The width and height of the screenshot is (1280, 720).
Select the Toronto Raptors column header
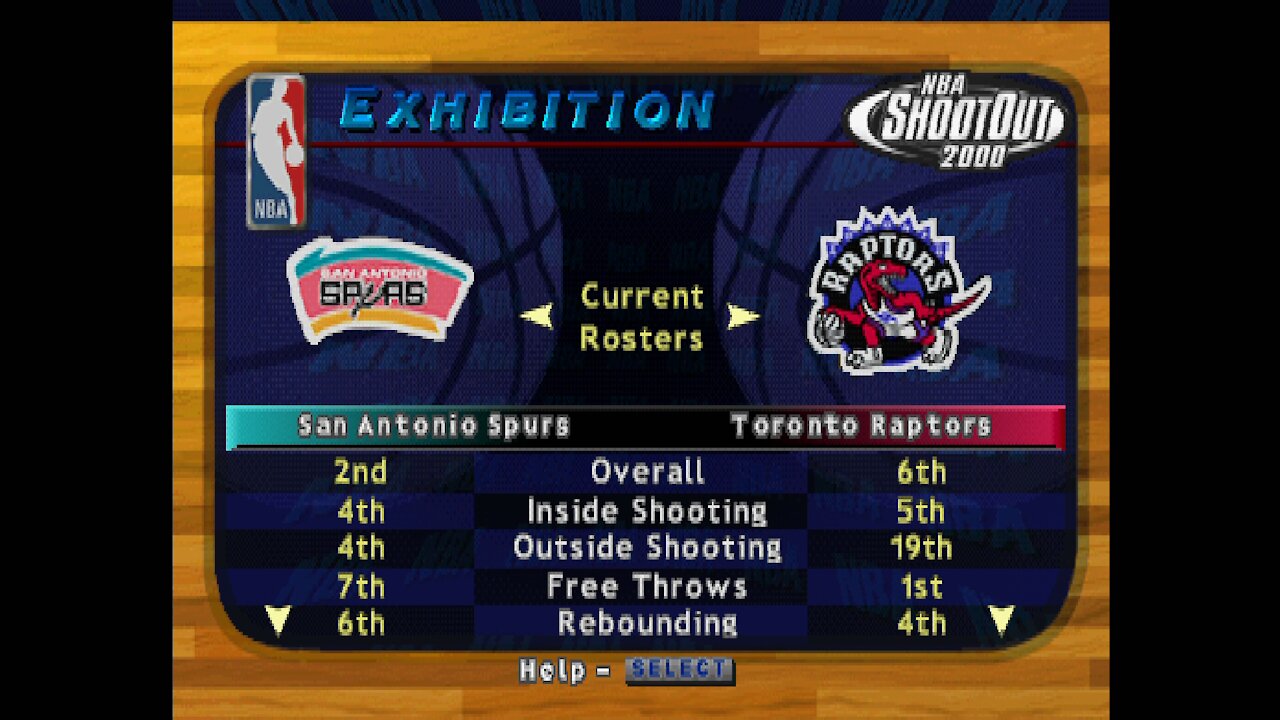pyautogui.click(x=862, y=424)
